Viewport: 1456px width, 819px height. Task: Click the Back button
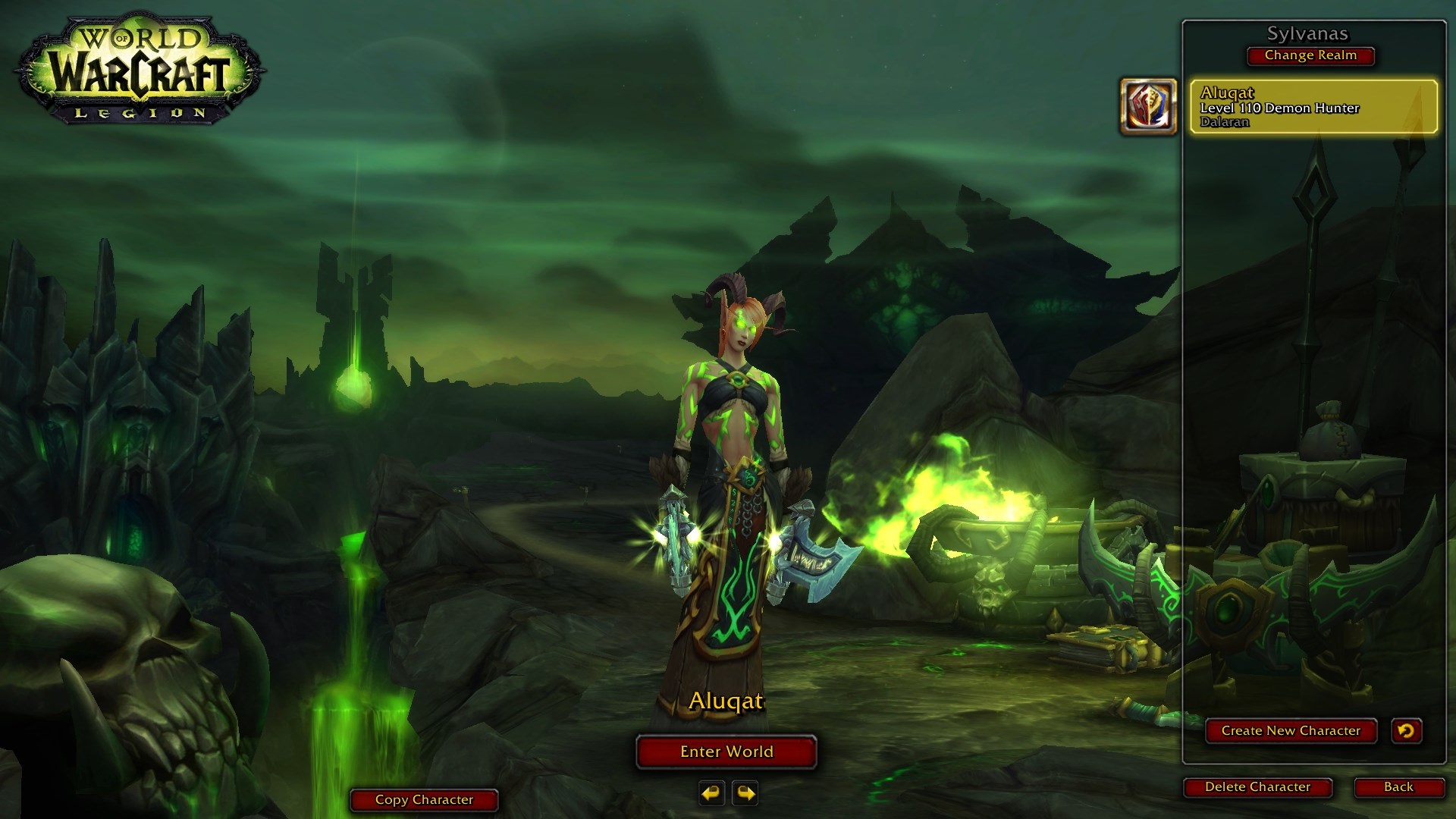click(x=1399, y=787)
